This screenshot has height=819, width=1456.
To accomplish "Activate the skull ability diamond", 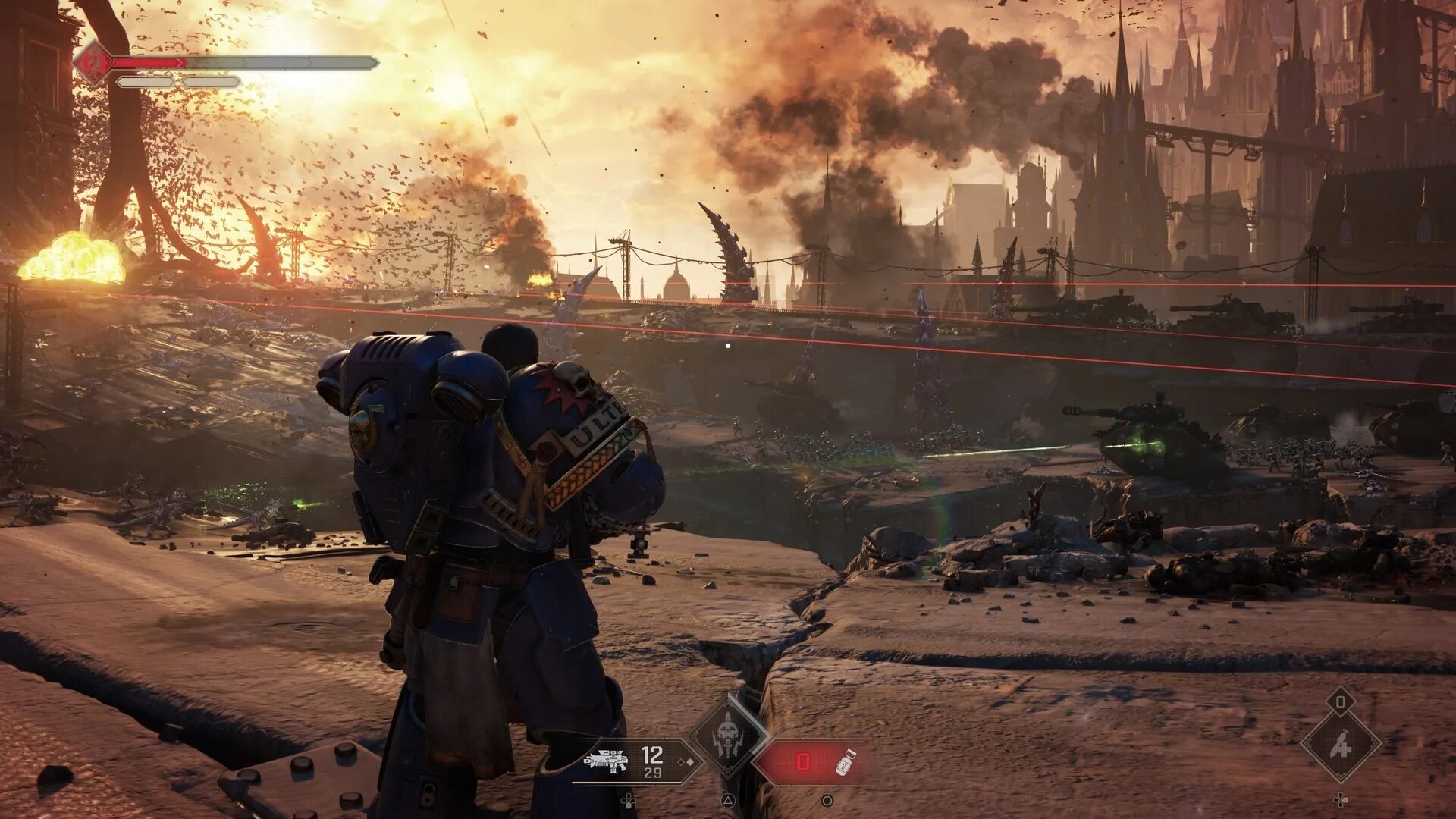I will (729, 736).
